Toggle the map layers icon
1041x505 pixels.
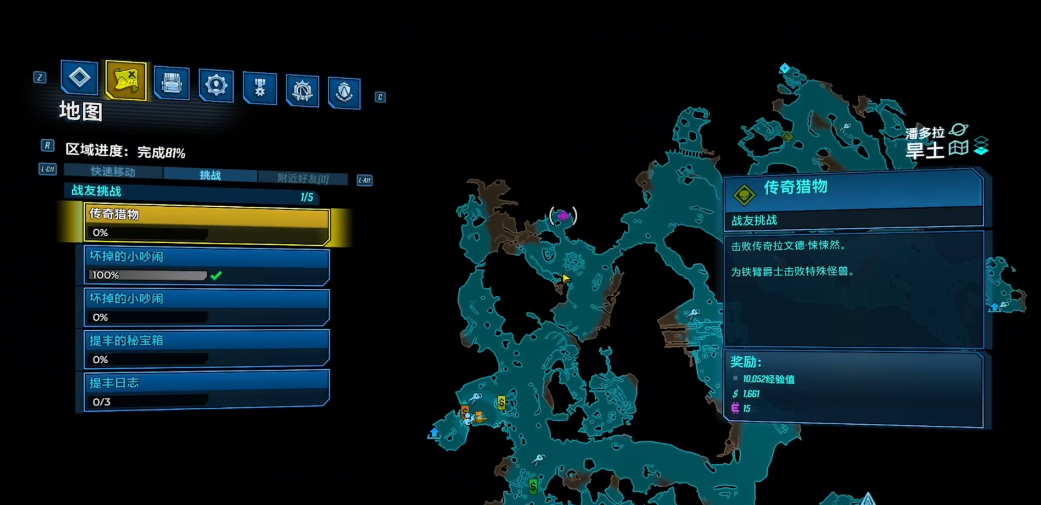click(981, 146)
